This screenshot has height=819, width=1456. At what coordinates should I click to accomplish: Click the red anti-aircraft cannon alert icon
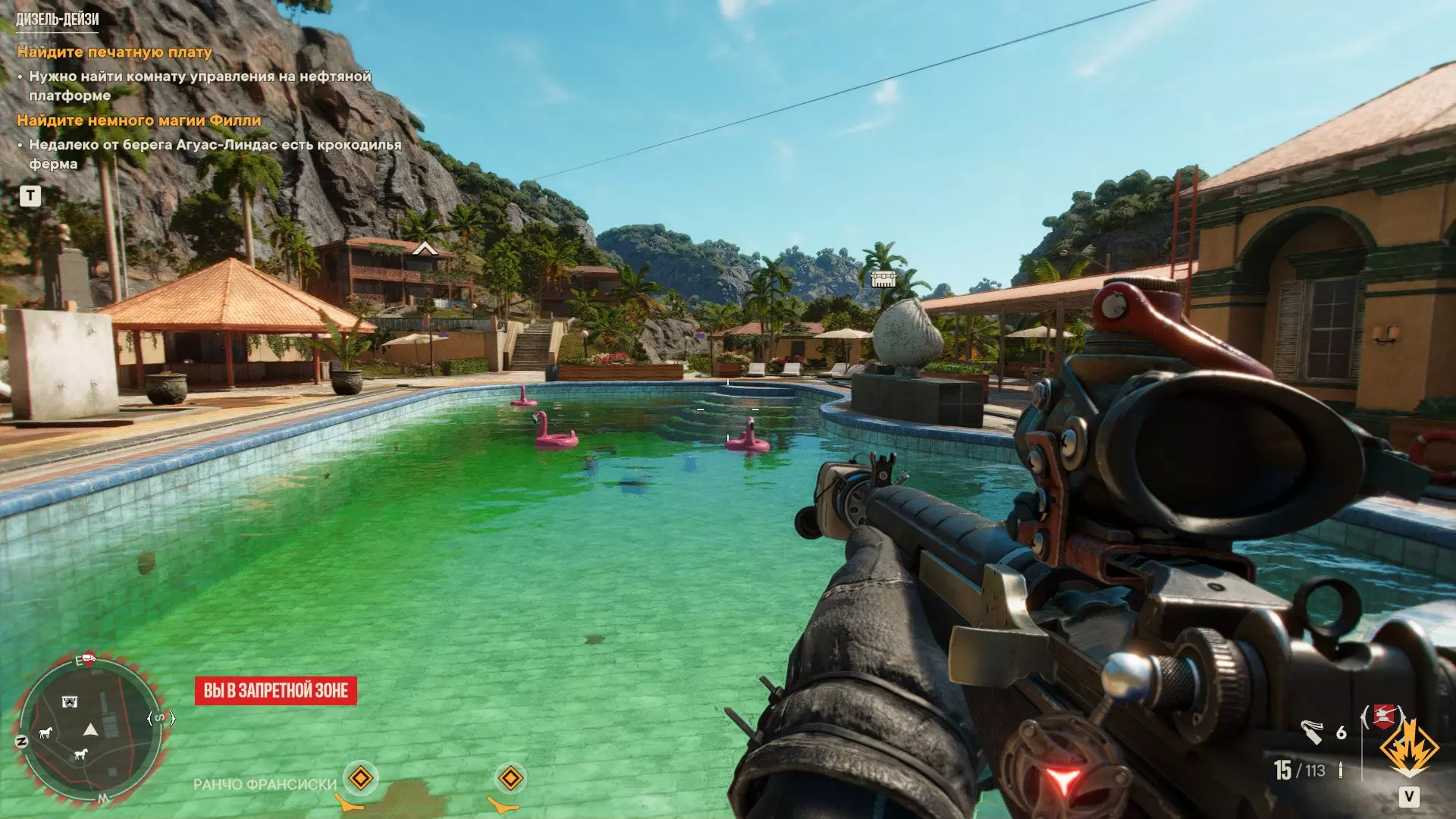pos(1383,716)
